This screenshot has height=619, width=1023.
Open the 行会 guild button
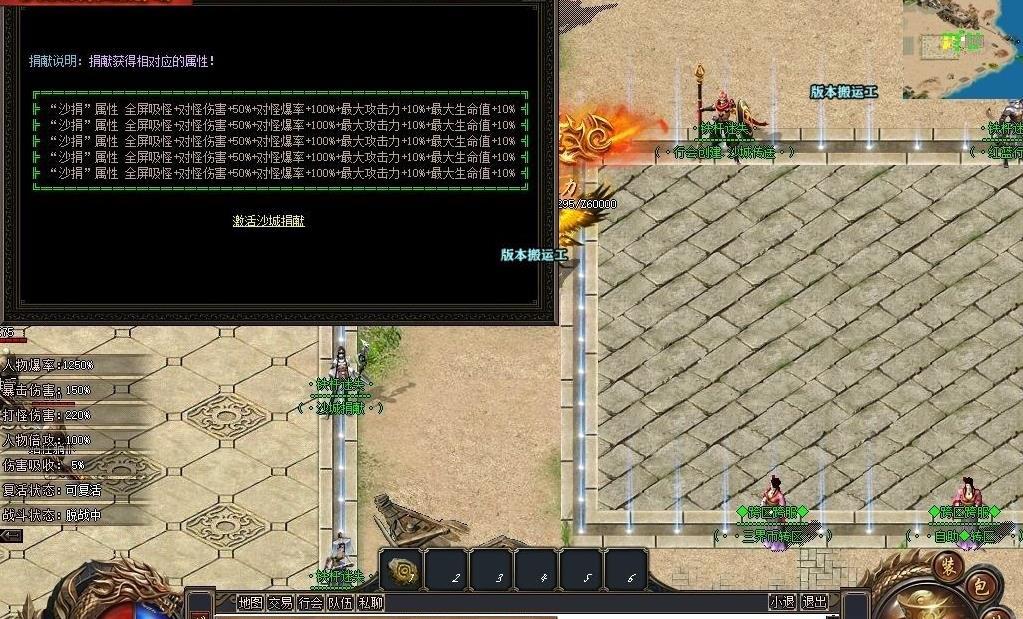[311, 602]
